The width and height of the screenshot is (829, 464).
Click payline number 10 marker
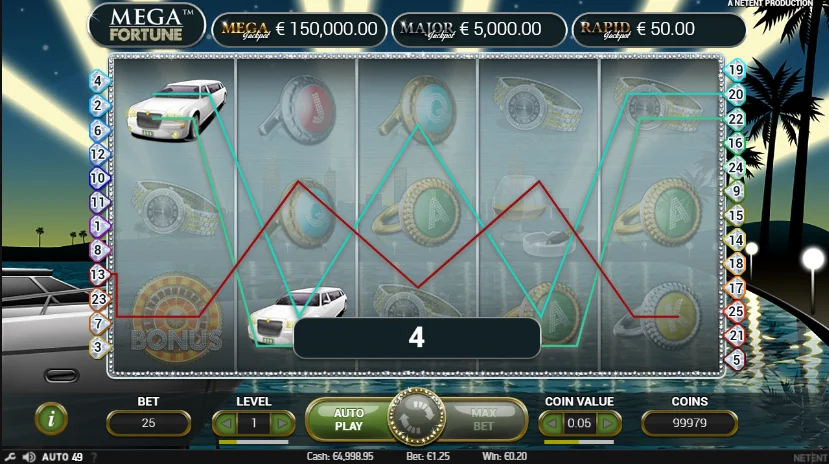pos(98,178)
